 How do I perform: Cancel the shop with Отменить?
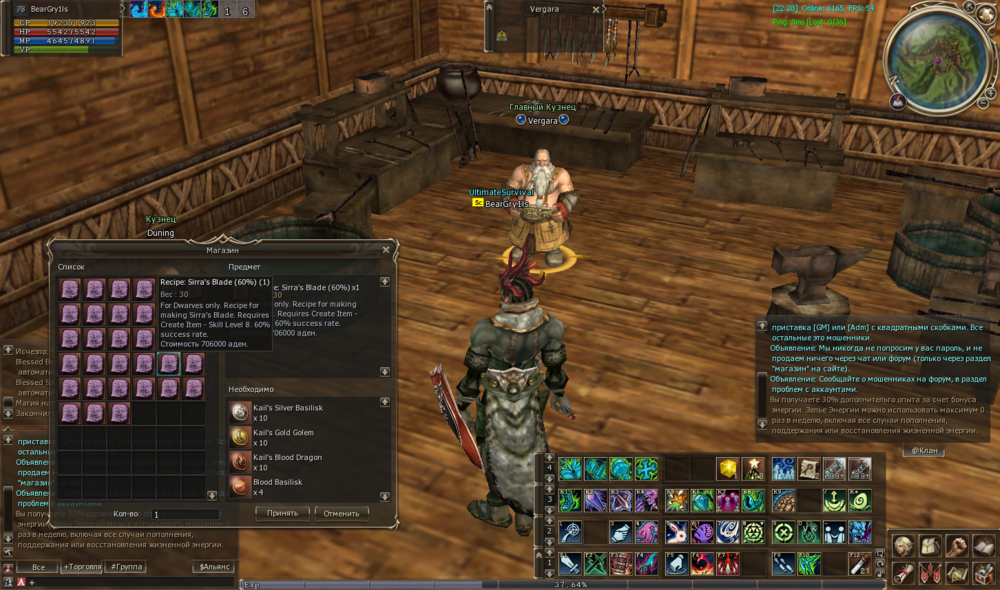point(342,513)
